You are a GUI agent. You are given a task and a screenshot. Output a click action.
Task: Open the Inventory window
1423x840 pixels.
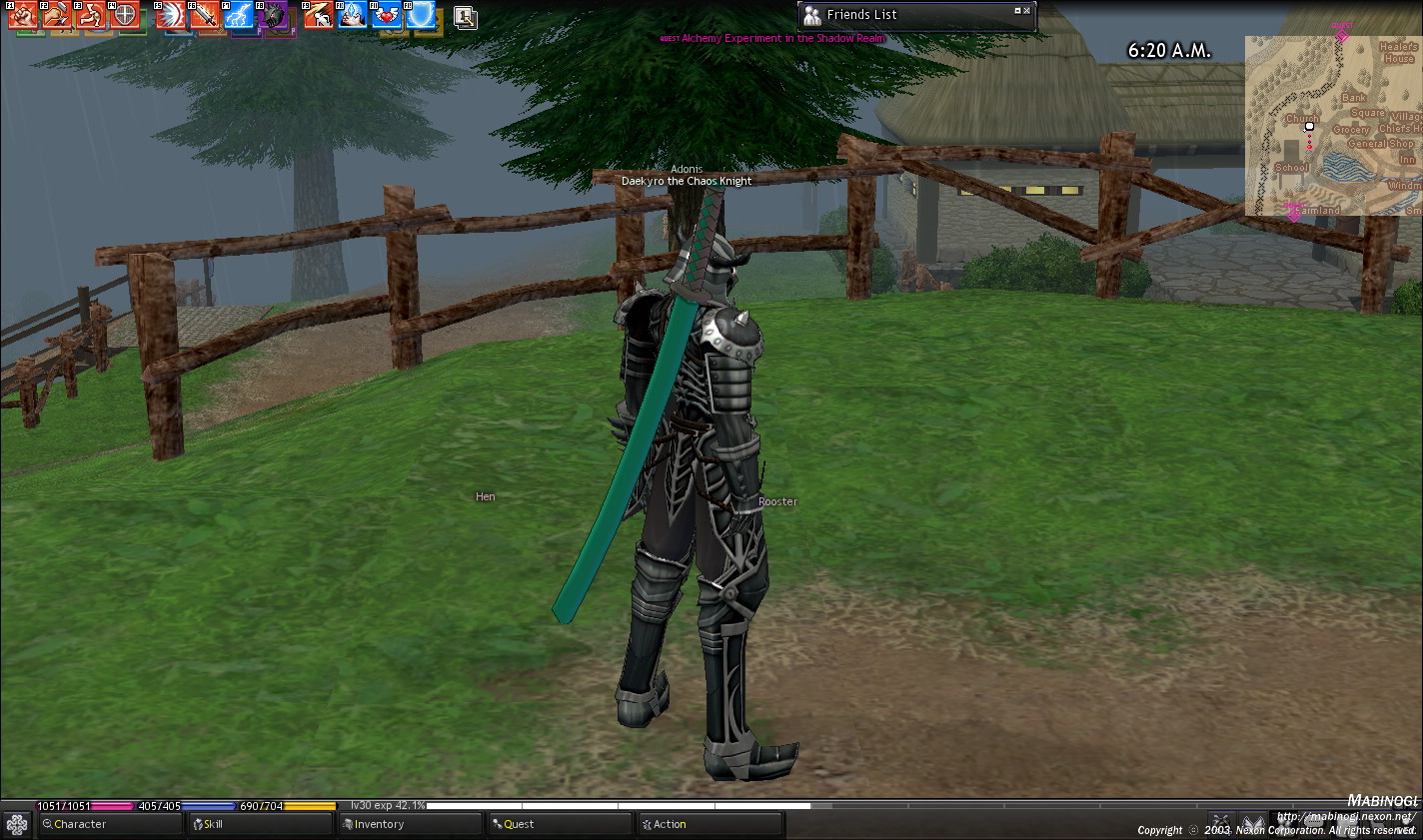409,824
